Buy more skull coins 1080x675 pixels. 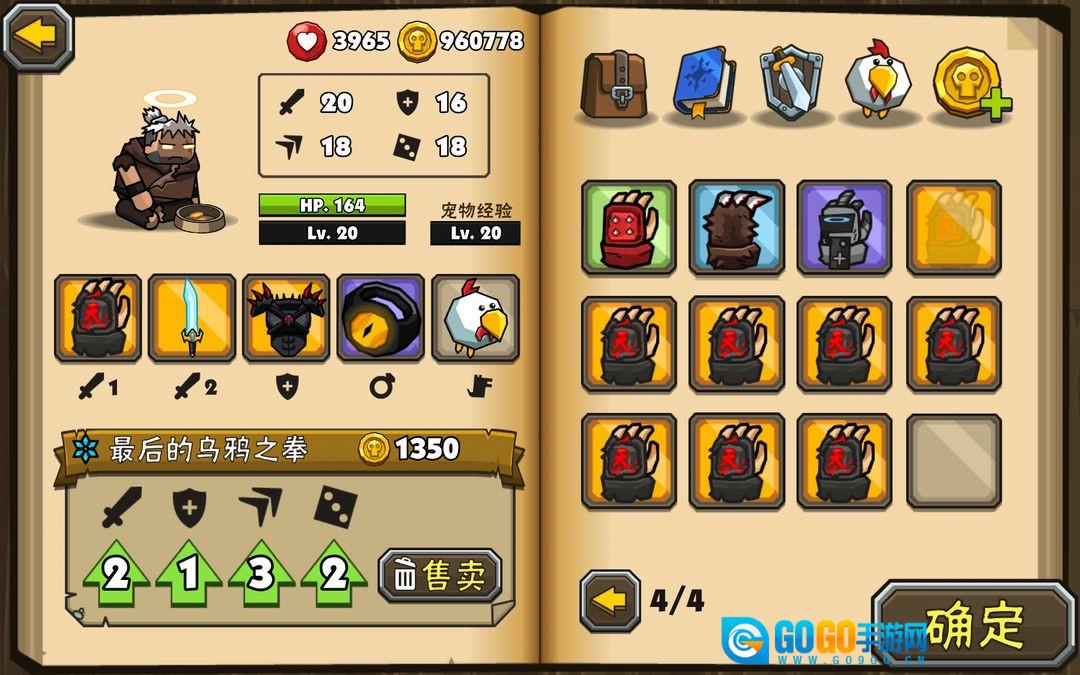click(970, 82)
